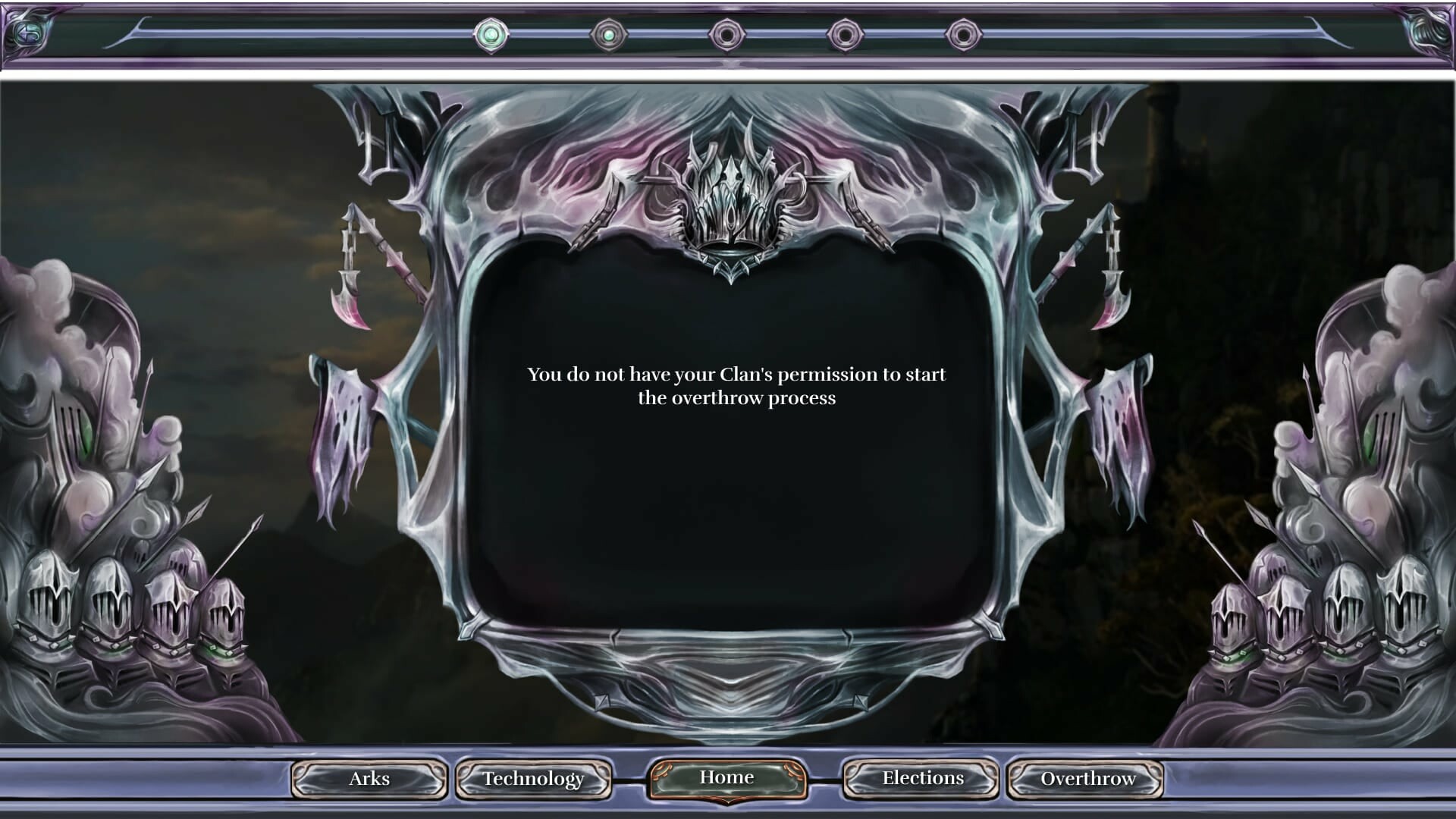Select the middle orb on the progress bar
Screen dimensions: 1456x819
[x=726, y=33]
